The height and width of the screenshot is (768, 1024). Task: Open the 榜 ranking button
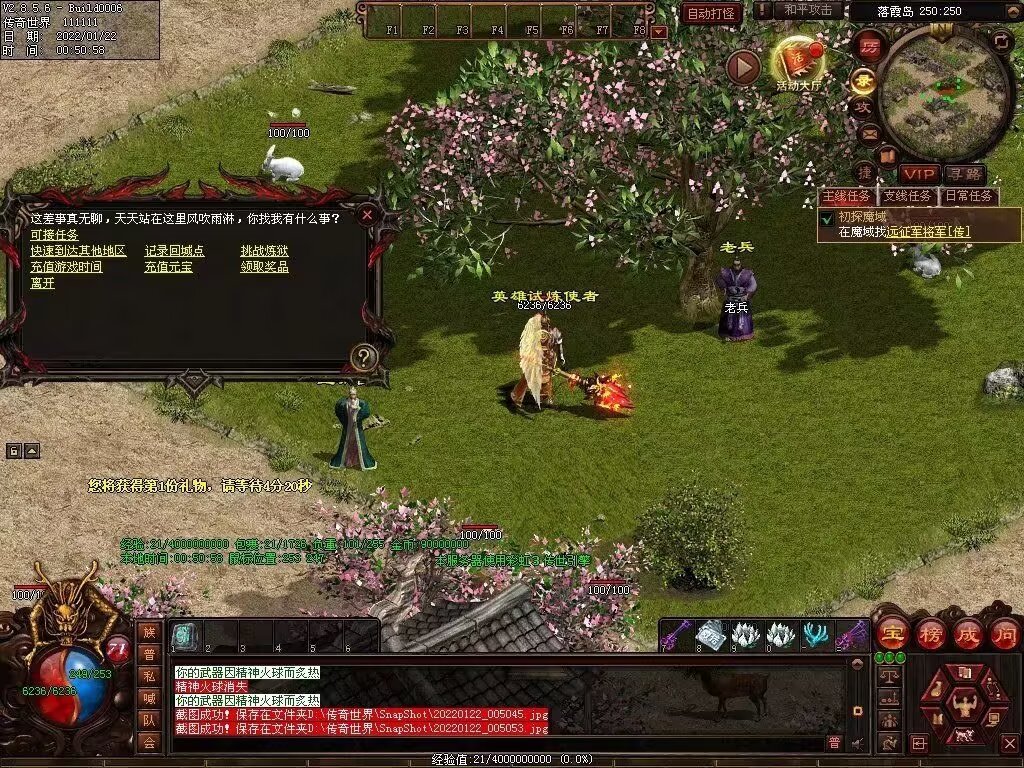pos(931,634)
